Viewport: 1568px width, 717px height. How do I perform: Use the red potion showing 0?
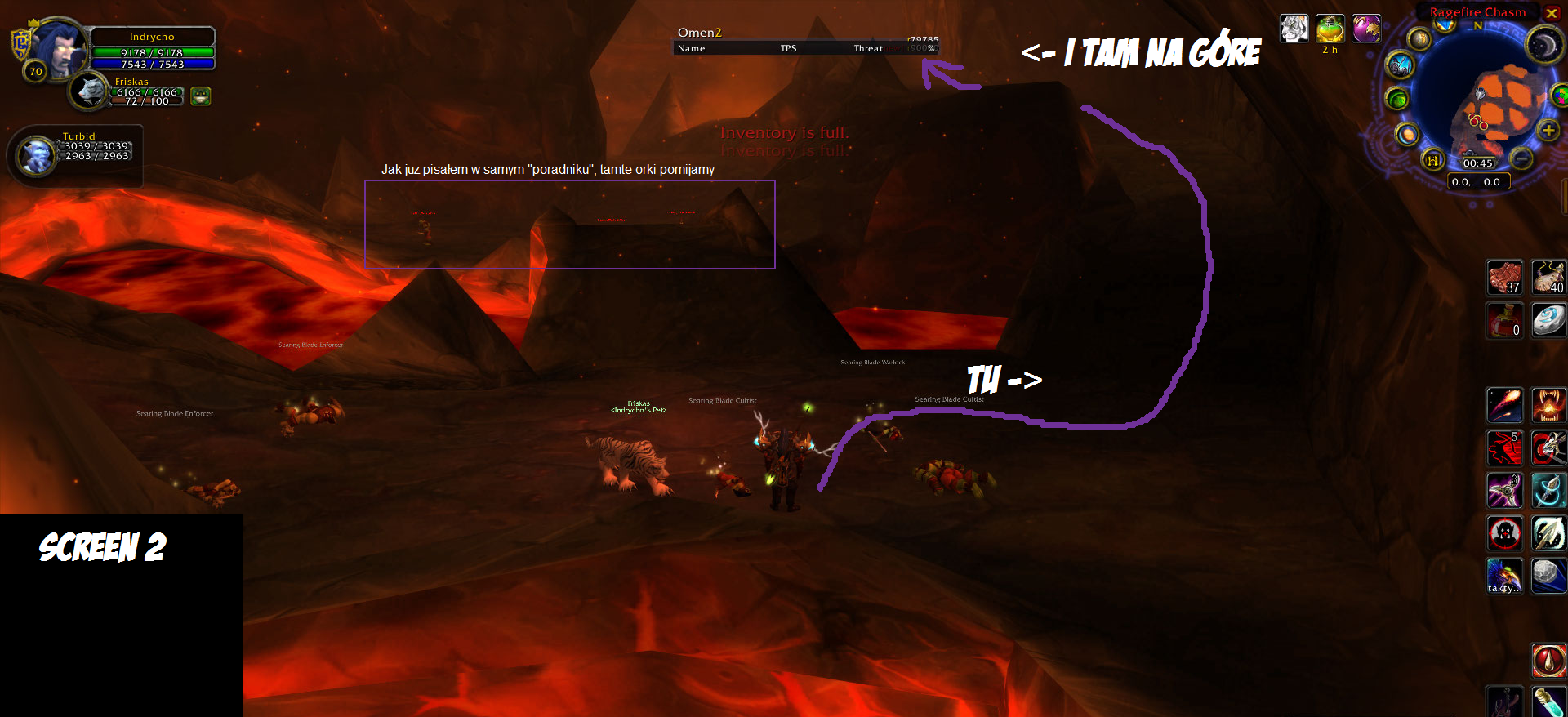click(x=1504, y=320)
